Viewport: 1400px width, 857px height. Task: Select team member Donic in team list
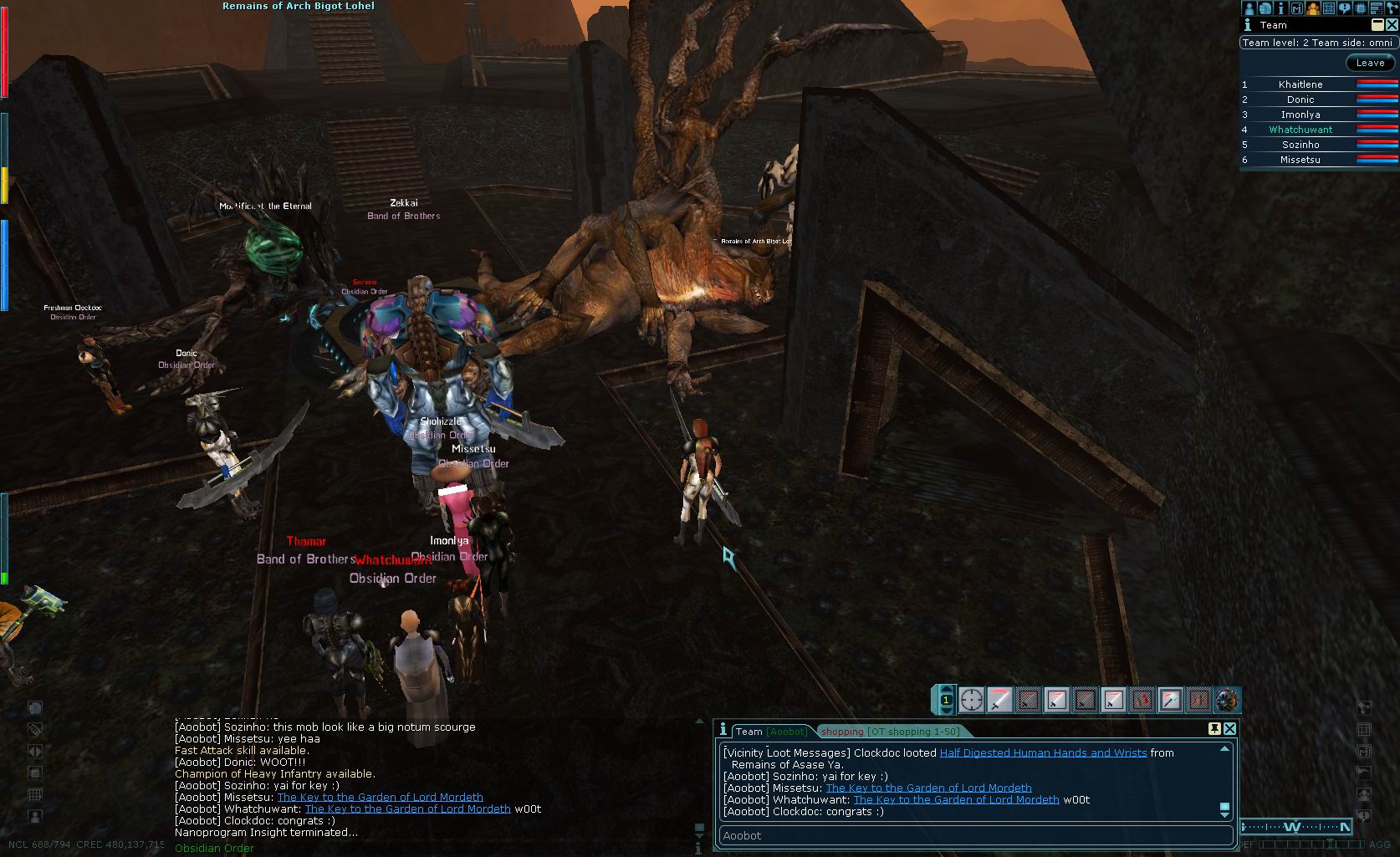click(x=1300, y=99)
